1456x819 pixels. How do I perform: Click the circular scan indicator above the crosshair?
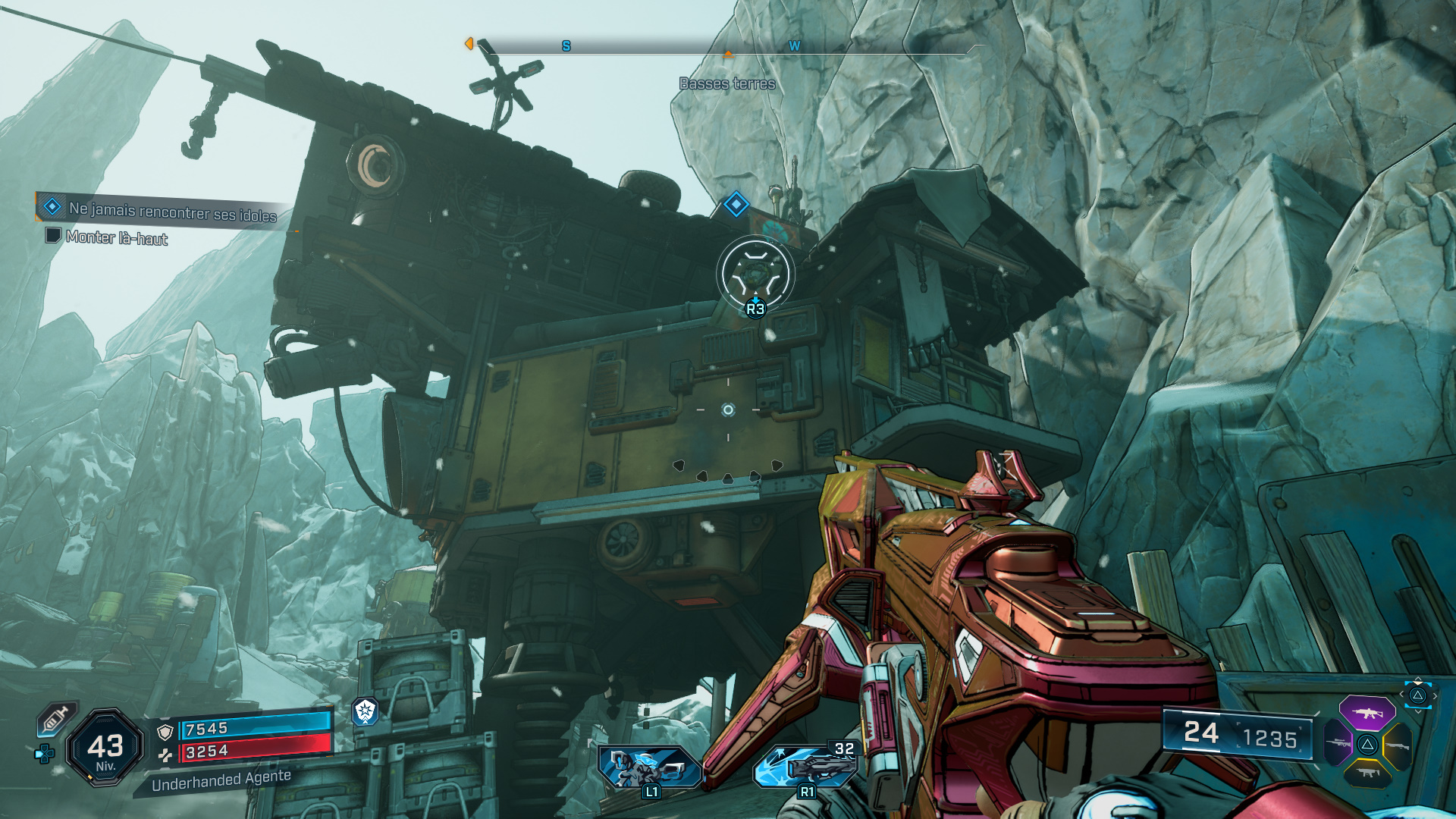pos(755,274)
